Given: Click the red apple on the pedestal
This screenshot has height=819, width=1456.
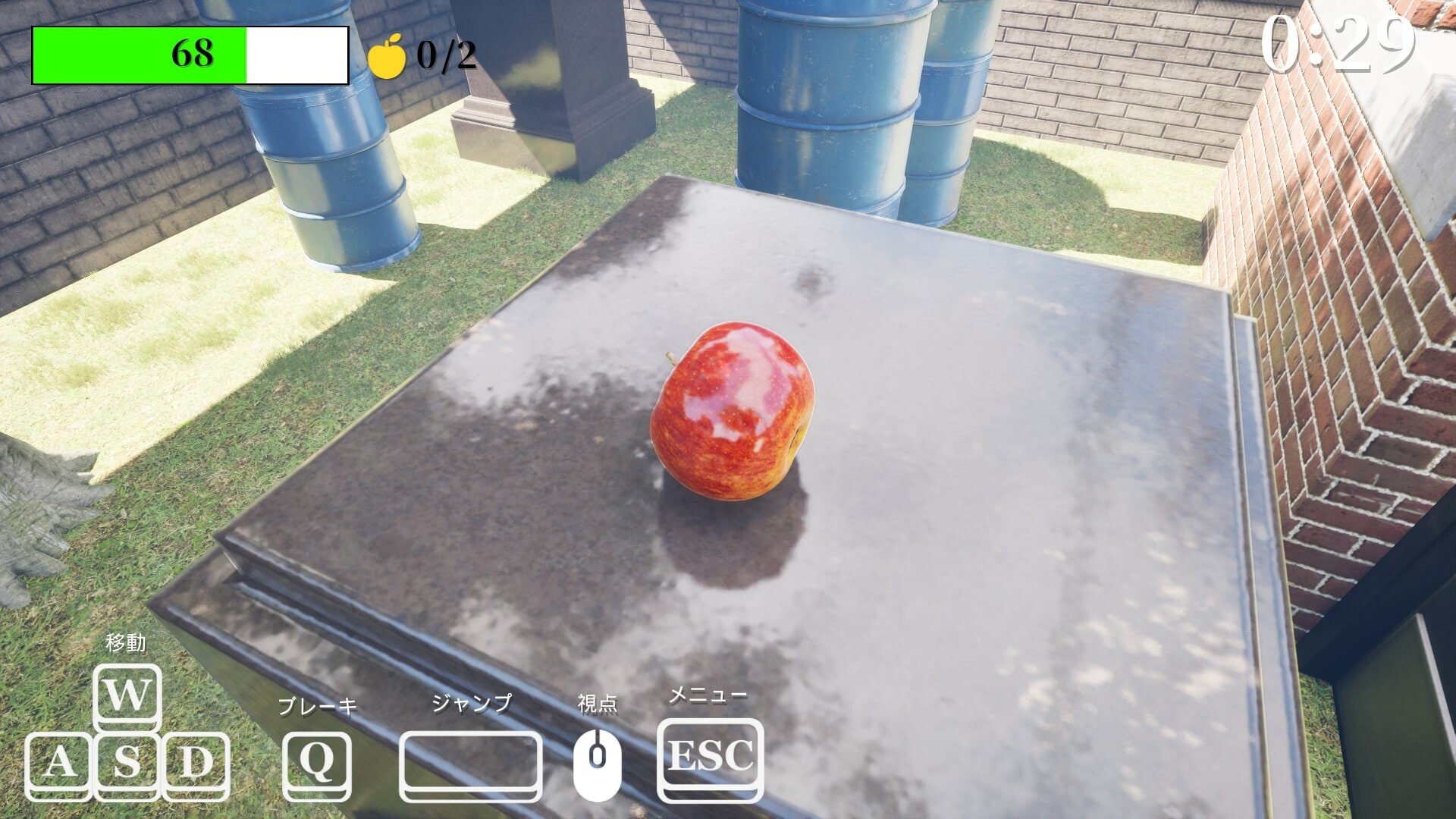Looking at the screenshot, I should click(732, 413).
